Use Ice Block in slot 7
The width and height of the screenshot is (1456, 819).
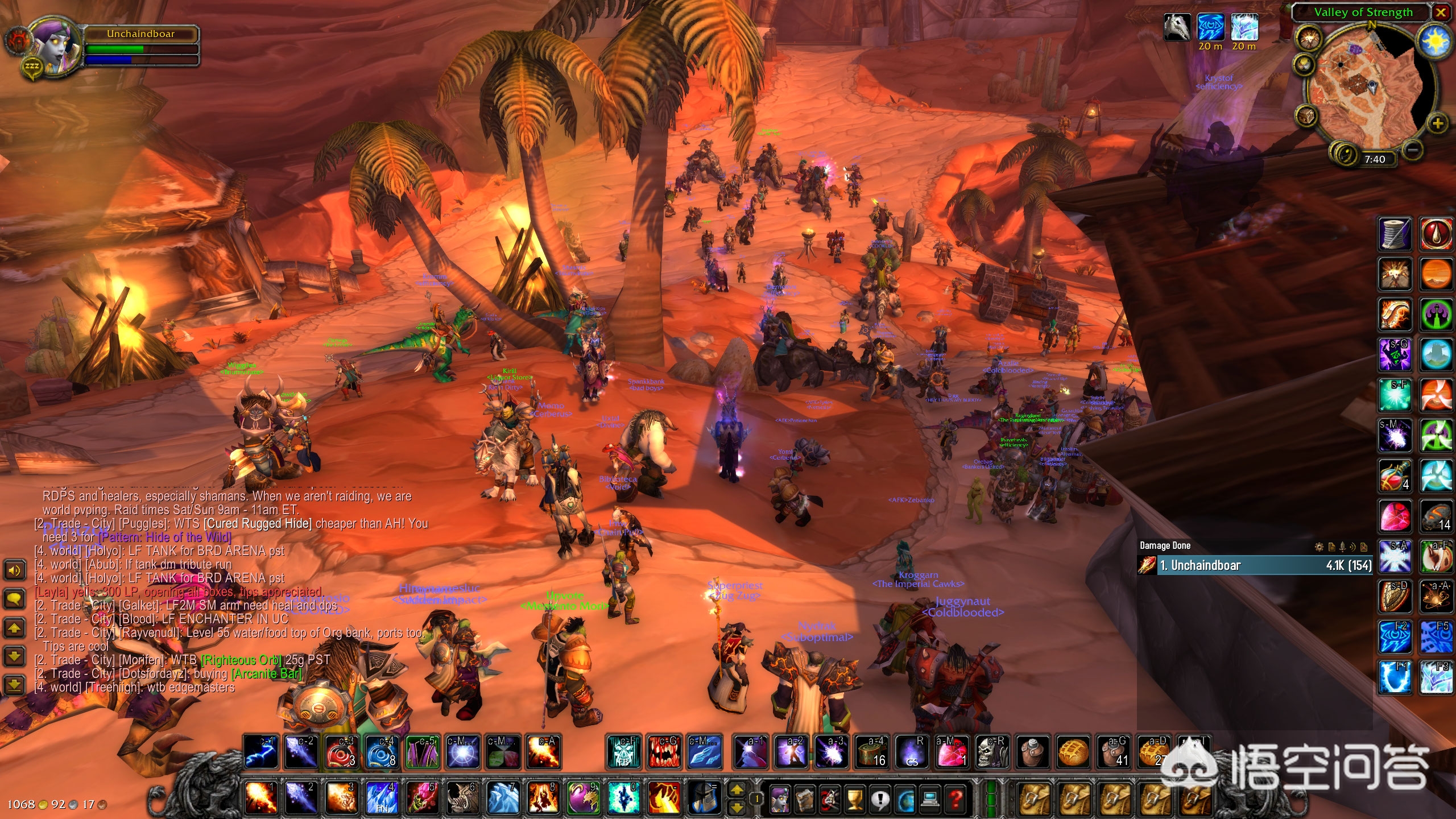point(503,797)
